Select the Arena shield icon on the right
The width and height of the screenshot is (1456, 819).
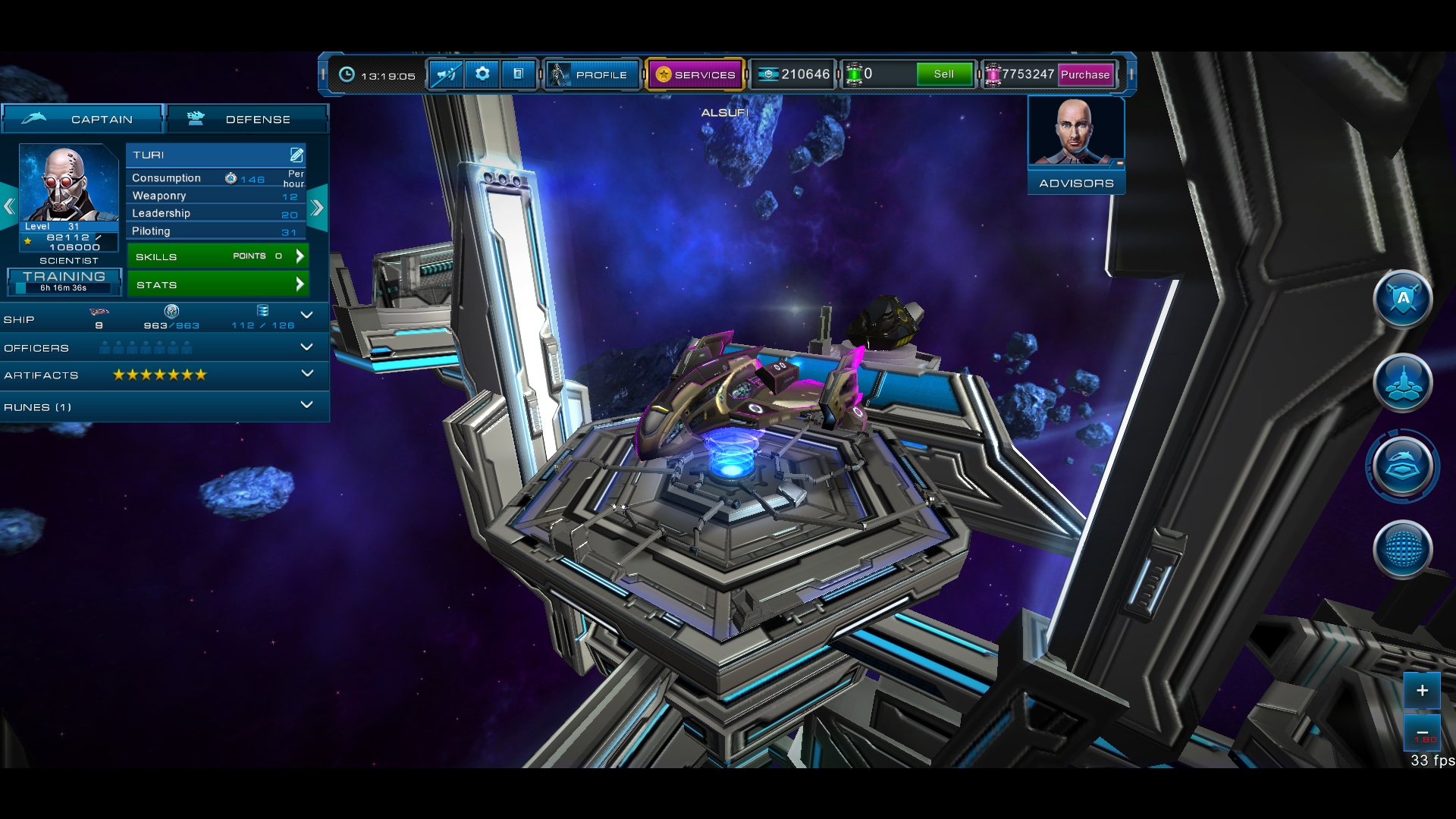pyautogui.click(x=1404, y=300)
